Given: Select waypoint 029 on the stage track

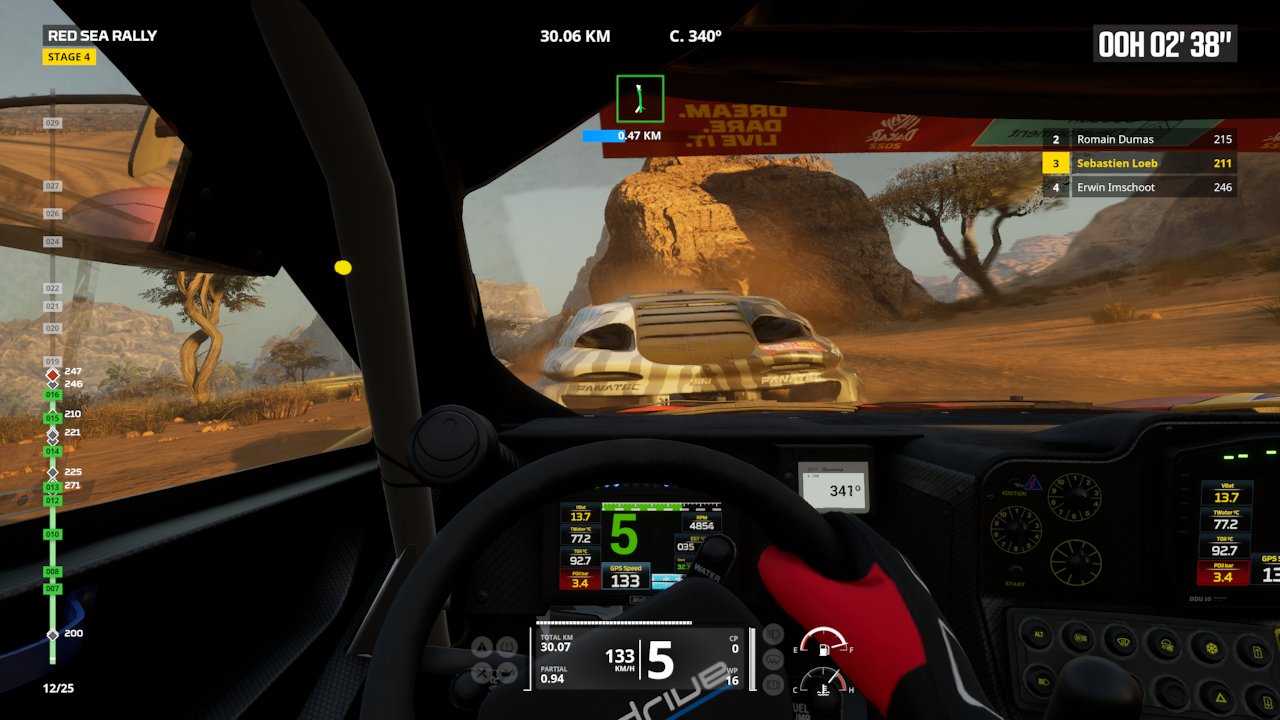Looking at the screenshot, I should click(53, 123).
